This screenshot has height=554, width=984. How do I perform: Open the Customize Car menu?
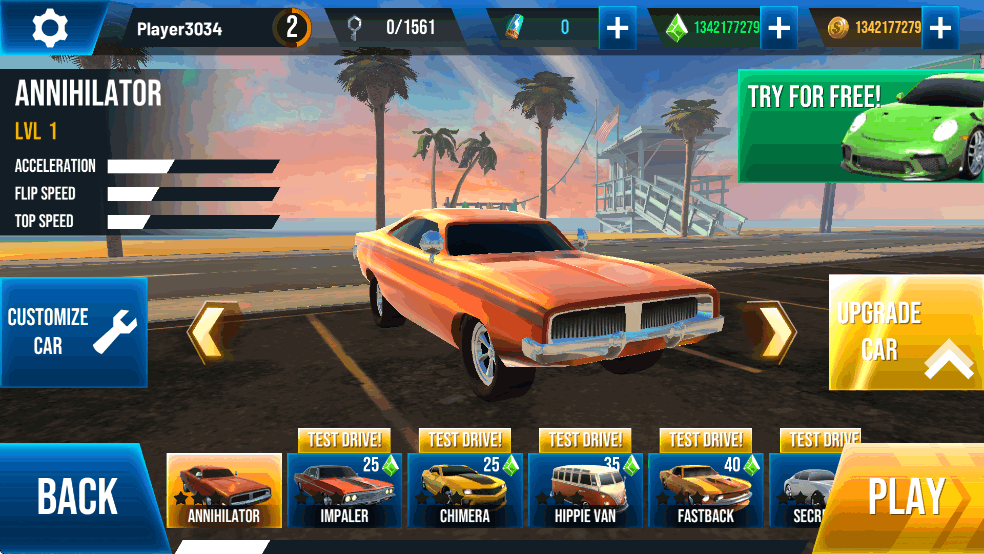tap(73, 332)
